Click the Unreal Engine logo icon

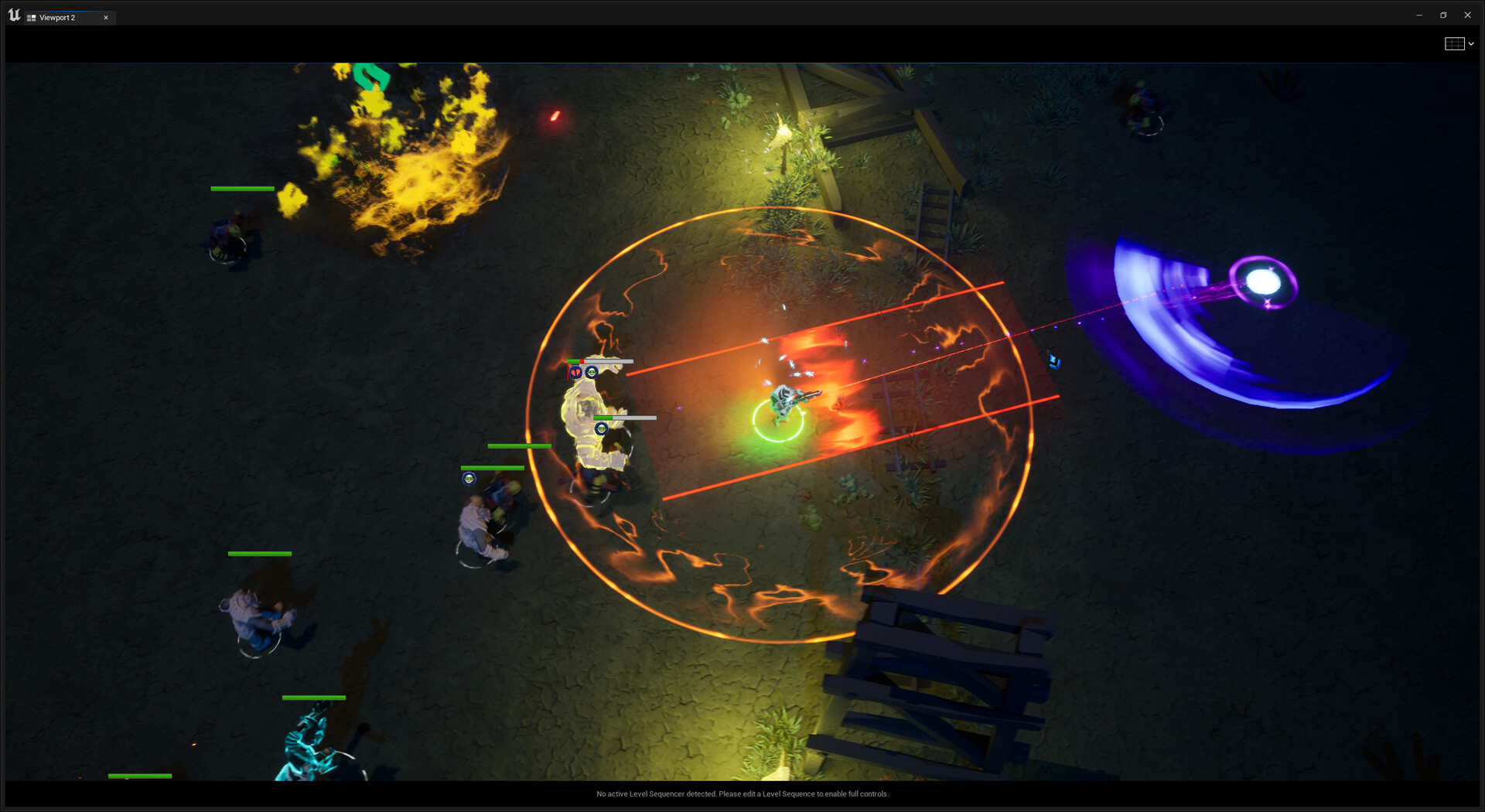tap(13, 14)
